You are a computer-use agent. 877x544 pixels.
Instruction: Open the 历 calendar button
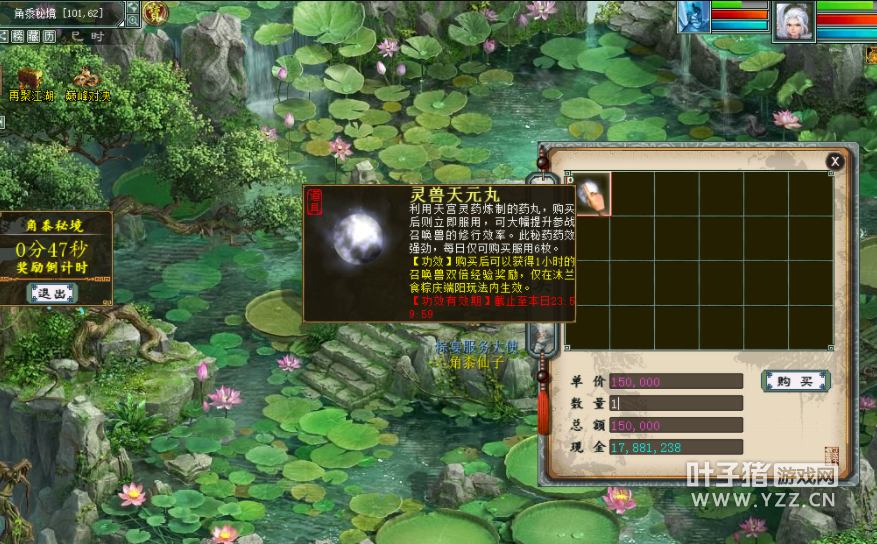tap(48, 36)
